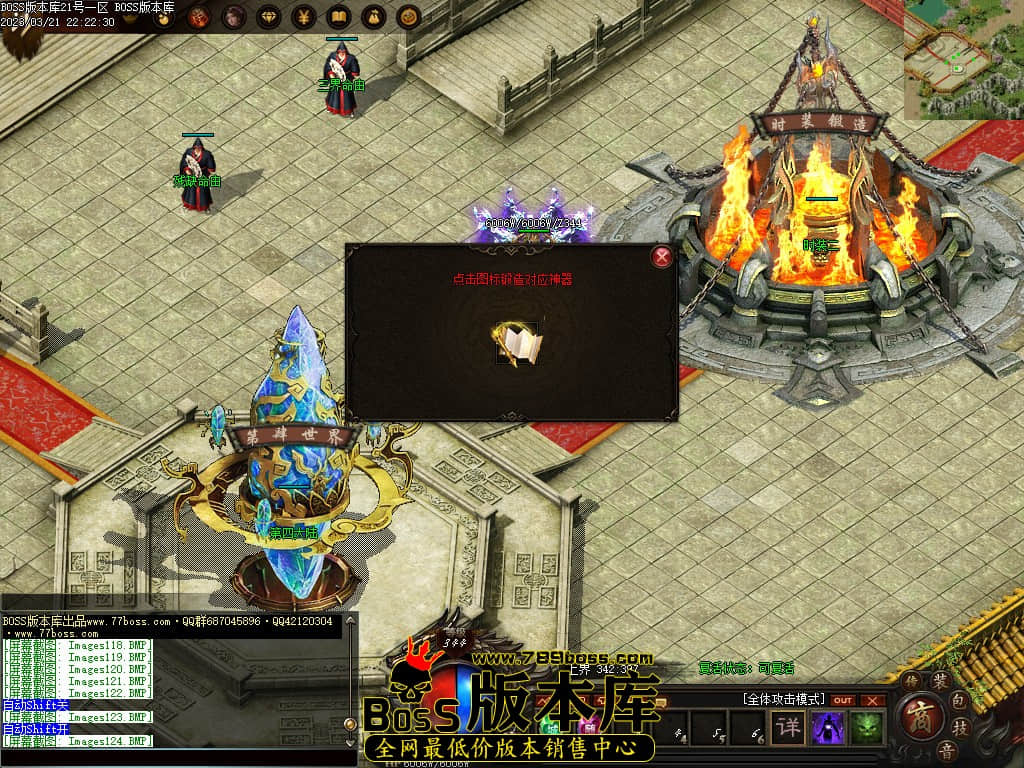Click the 传 teleport button
1024x768 pixels.
coord(911,681)
